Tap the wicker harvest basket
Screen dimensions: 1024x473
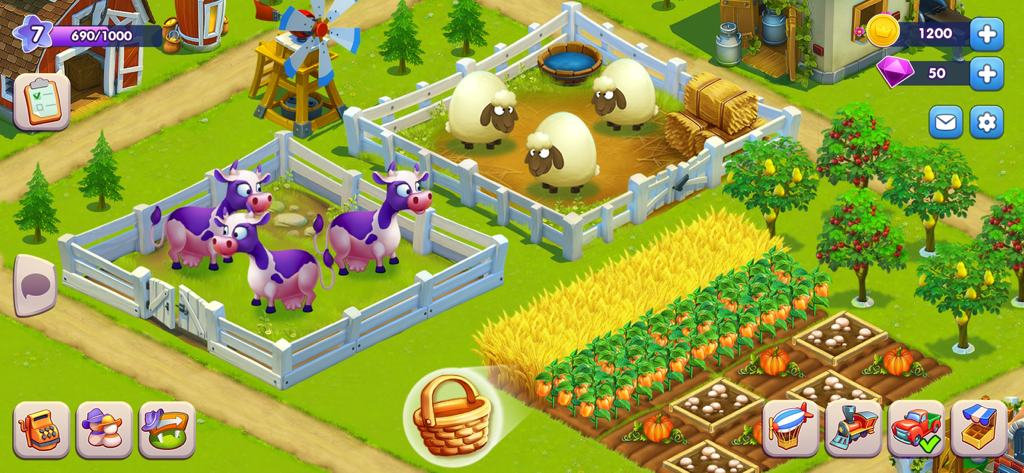pyautogui.click(x=451, y=414)
